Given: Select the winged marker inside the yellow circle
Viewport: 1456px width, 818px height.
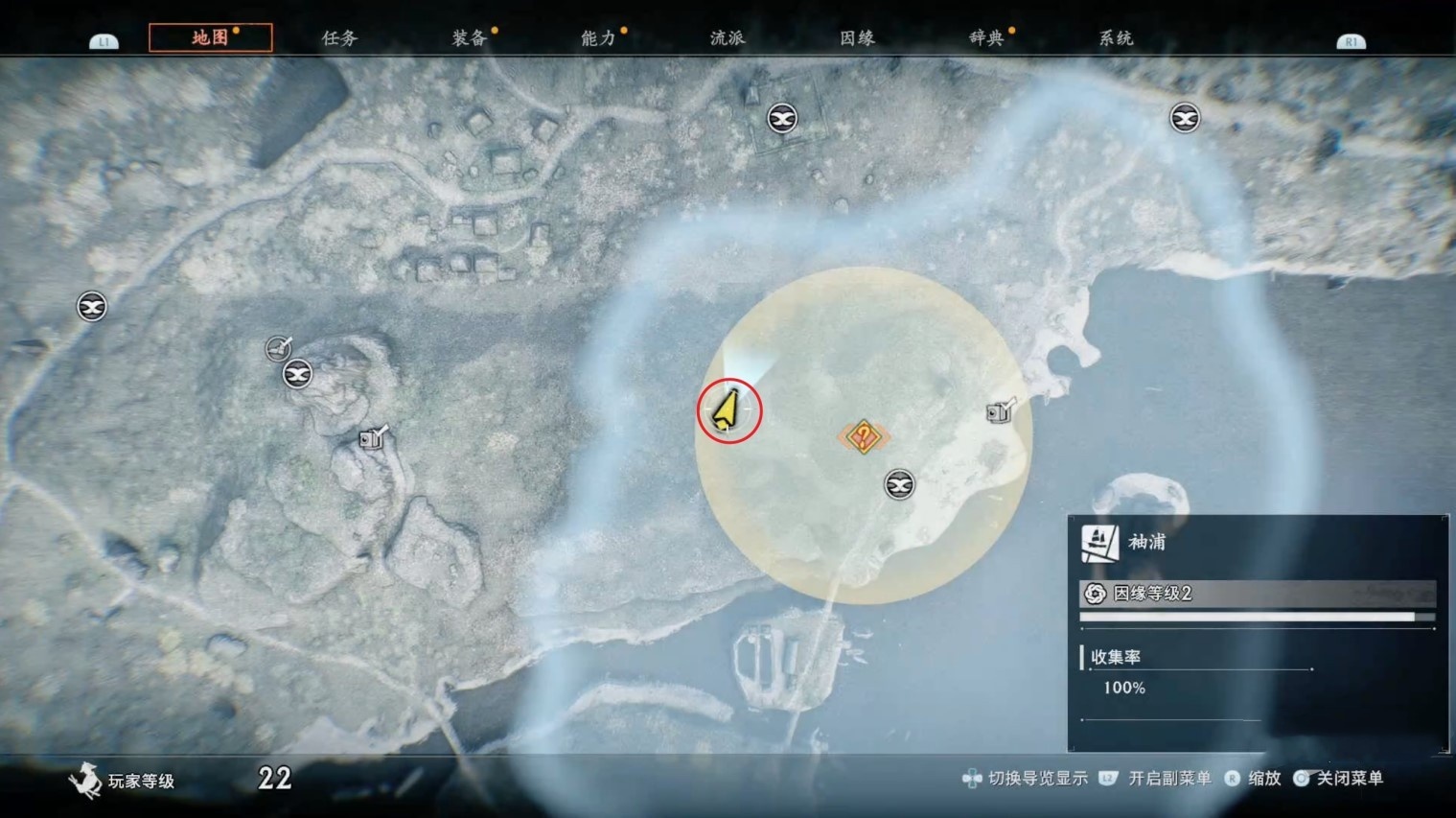Looking at the screenshot, I should pos(899,485).
